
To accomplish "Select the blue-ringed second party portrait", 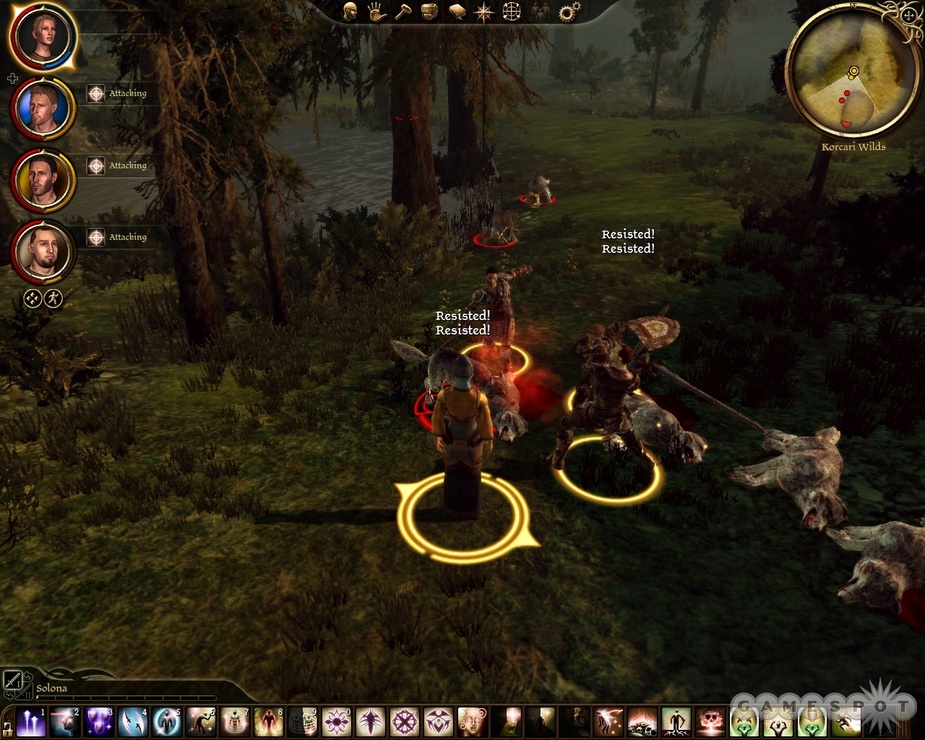I will click(x=42, y=108).
